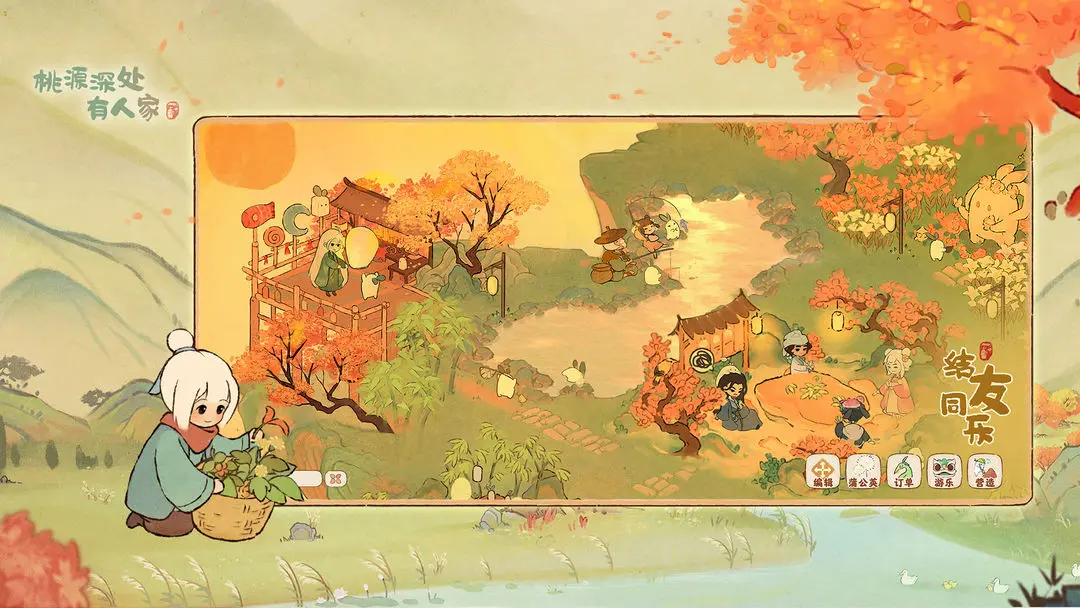Click the small butterfly icon button

(334, 479)
